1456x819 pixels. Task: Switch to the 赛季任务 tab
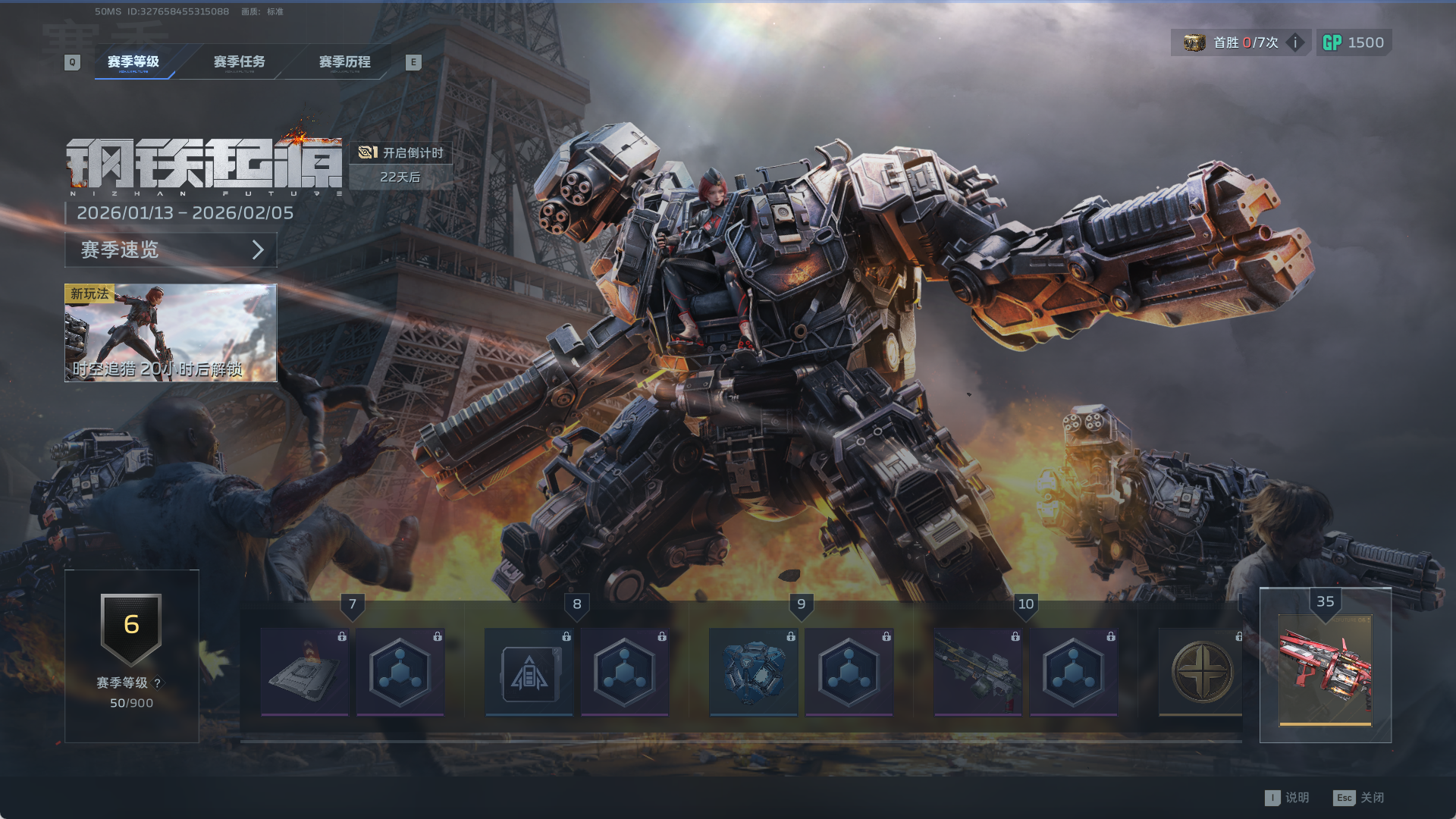(x=239, y=61)
